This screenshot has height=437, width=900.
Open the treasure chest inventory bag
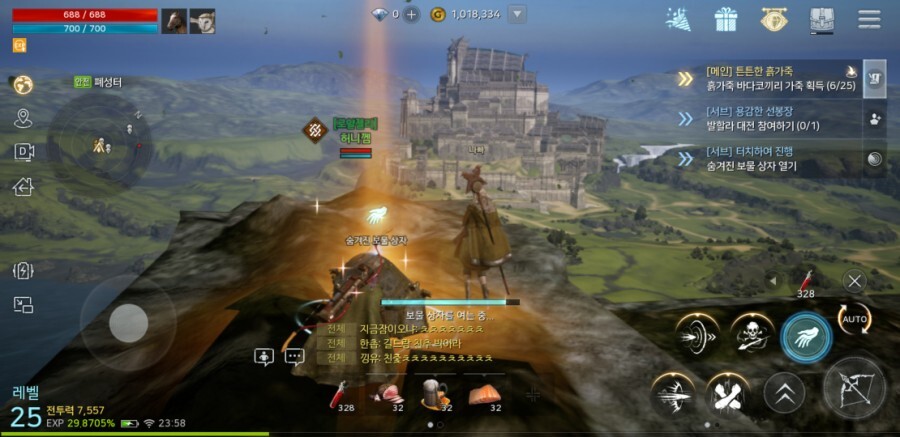point(820,19)
